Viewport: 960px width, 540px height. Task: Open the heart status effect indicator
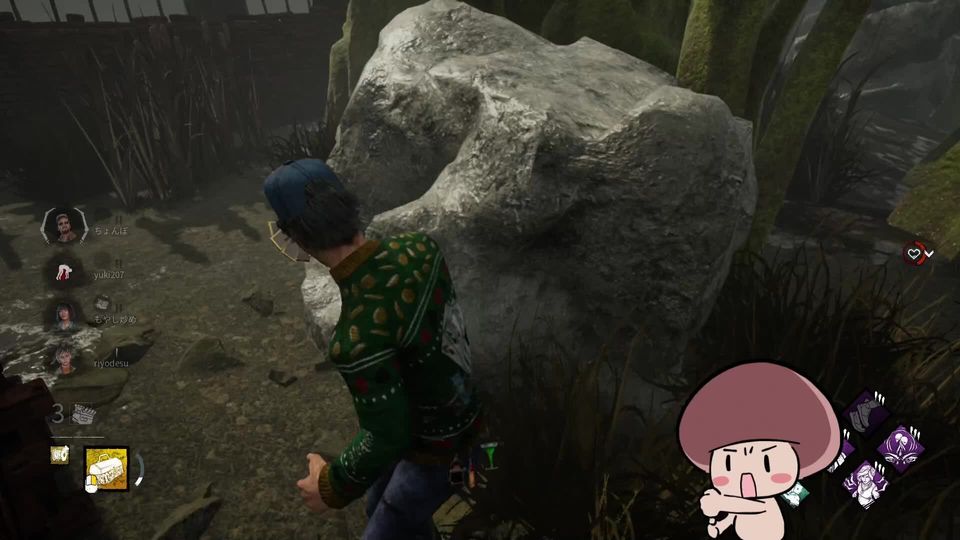click(914, 253)
